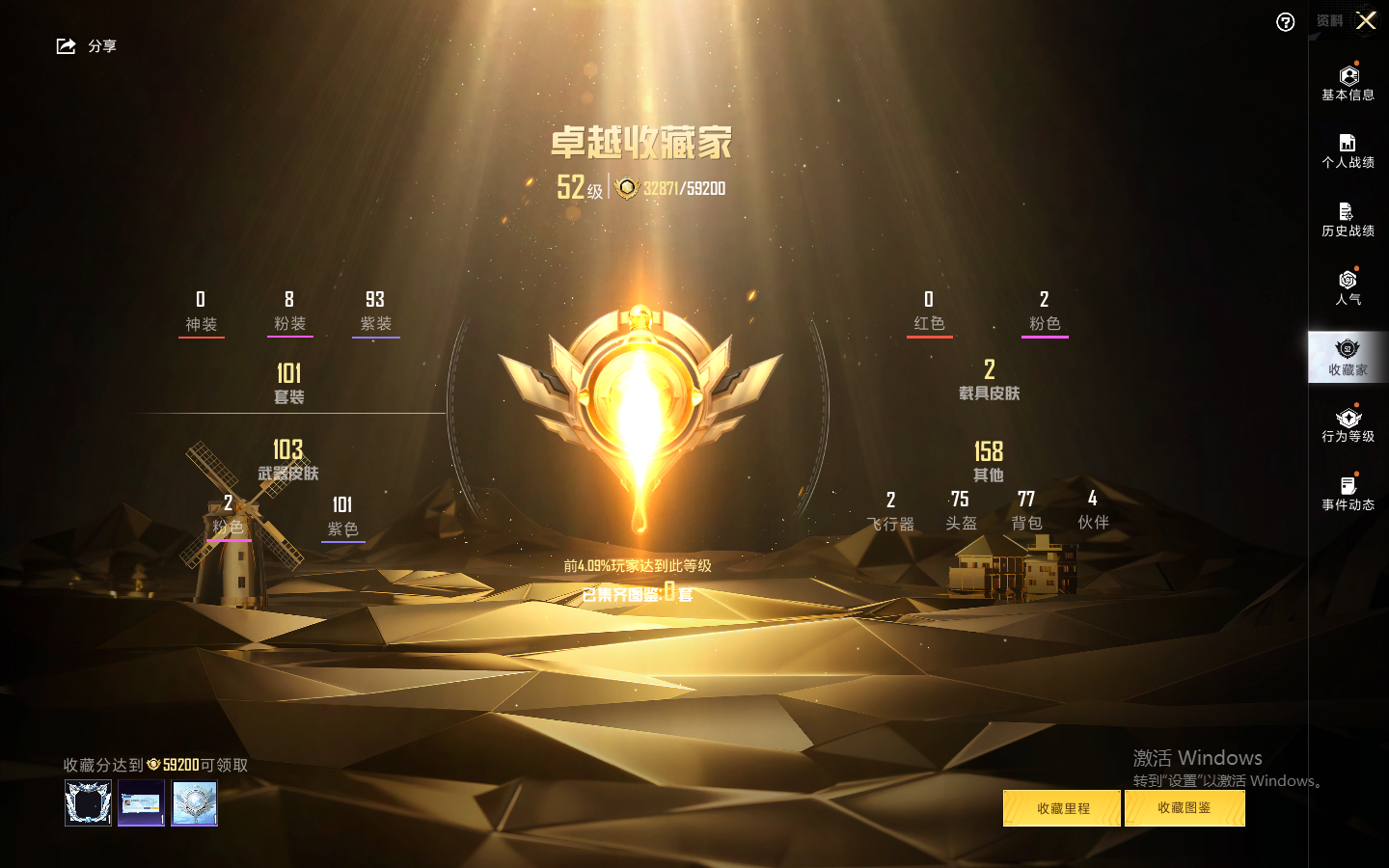Viewport: 1389px width, 868px height.
Task: View the 其他 other items count
Action: coord(989,461)
